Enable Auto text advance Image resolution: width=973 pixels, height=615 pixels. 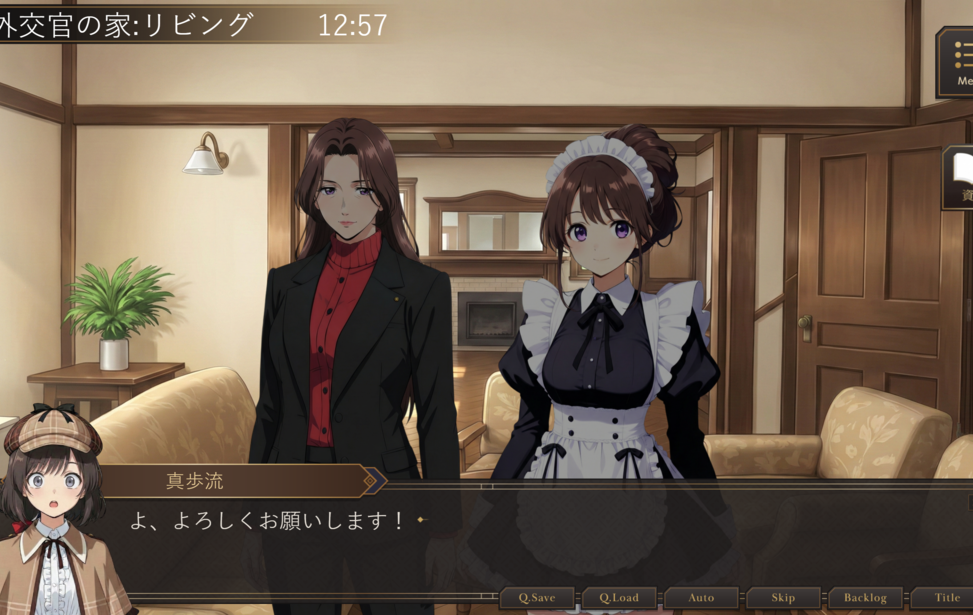pyautogui.click(x=701, y=598)
